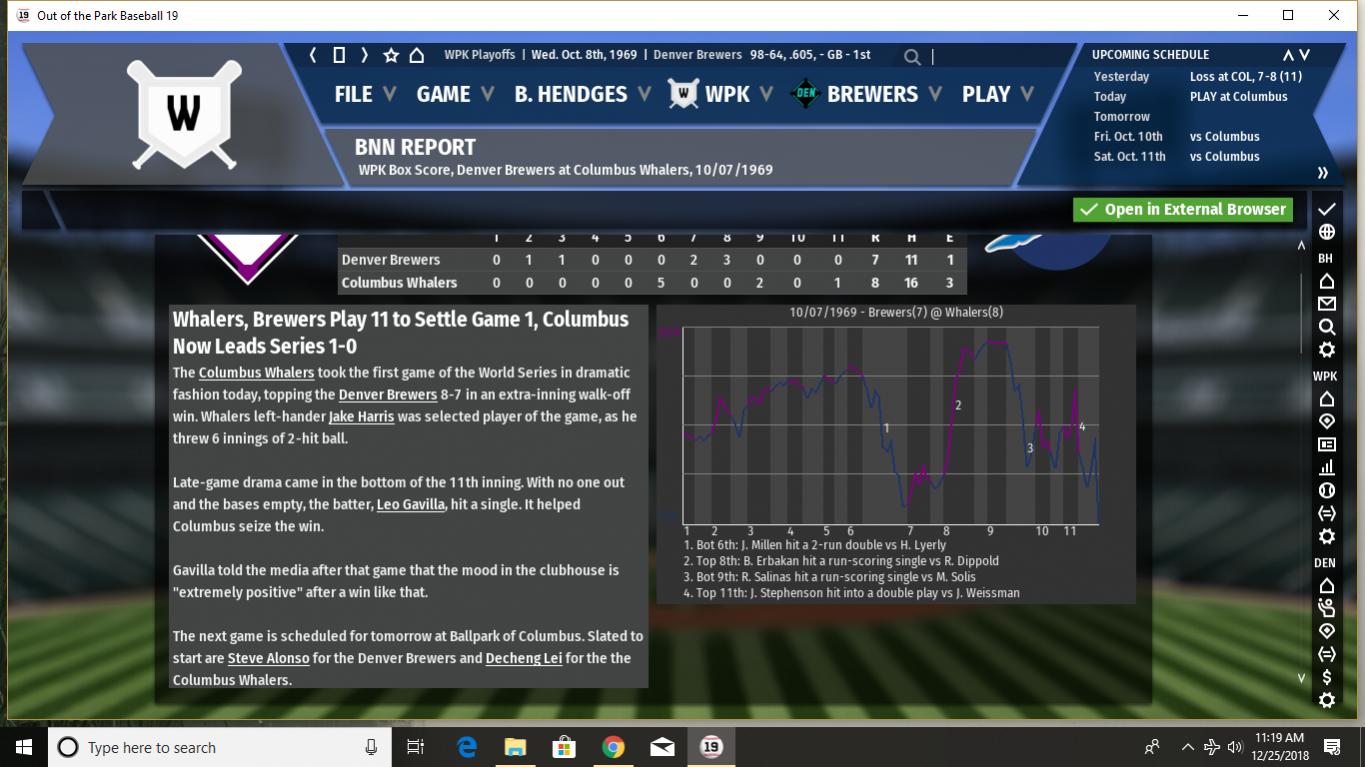Screen dimensions: 1365x767
Task: Follow the Columbus Whalers article link
Action: [x=256, y=373]
